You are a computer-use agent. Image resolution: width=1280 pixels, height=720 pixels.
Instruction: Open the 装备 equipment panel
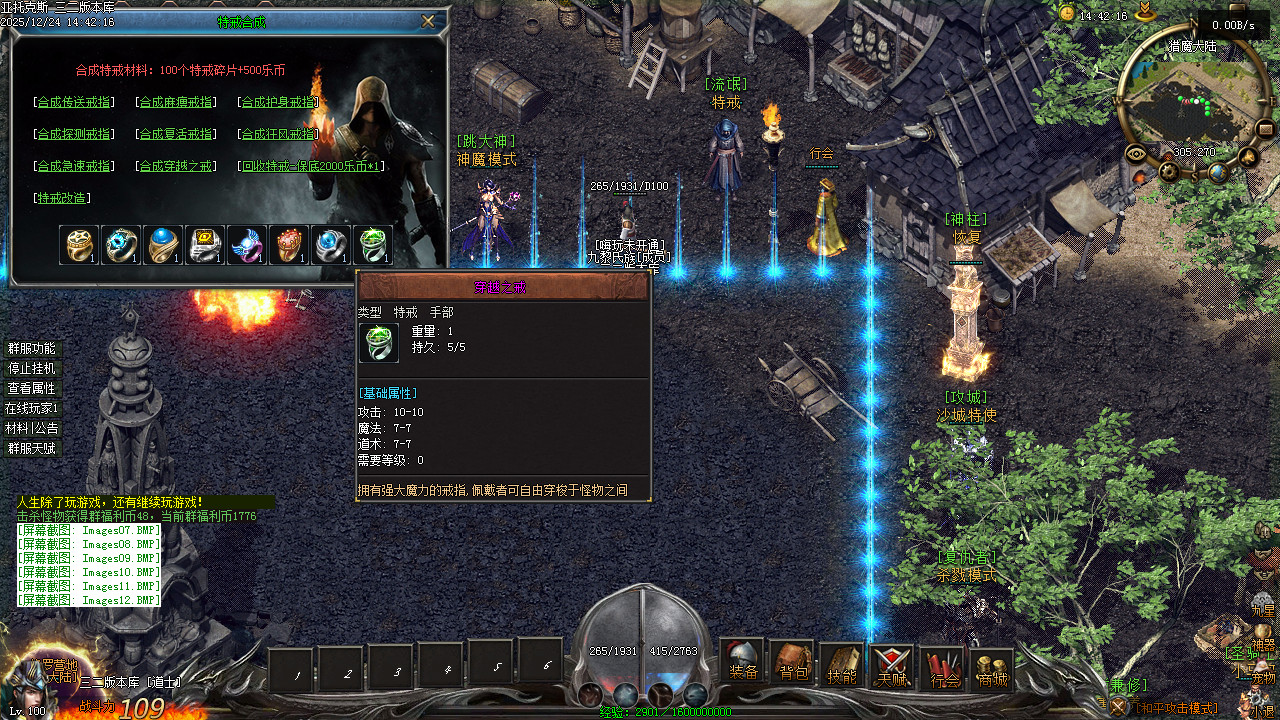743,662
